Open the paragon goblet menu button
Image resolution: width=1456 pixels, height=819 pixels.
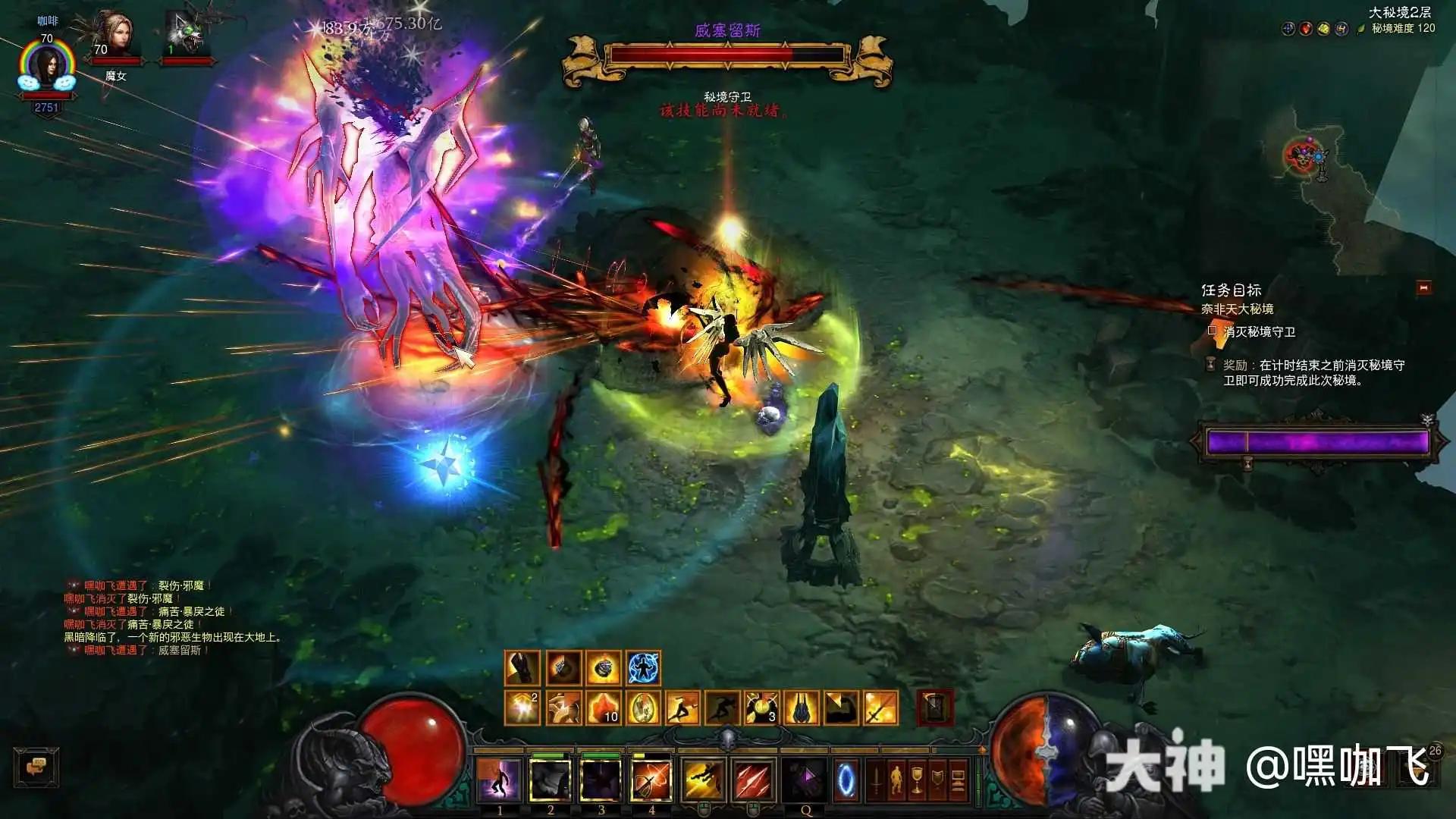pos(917,780)
